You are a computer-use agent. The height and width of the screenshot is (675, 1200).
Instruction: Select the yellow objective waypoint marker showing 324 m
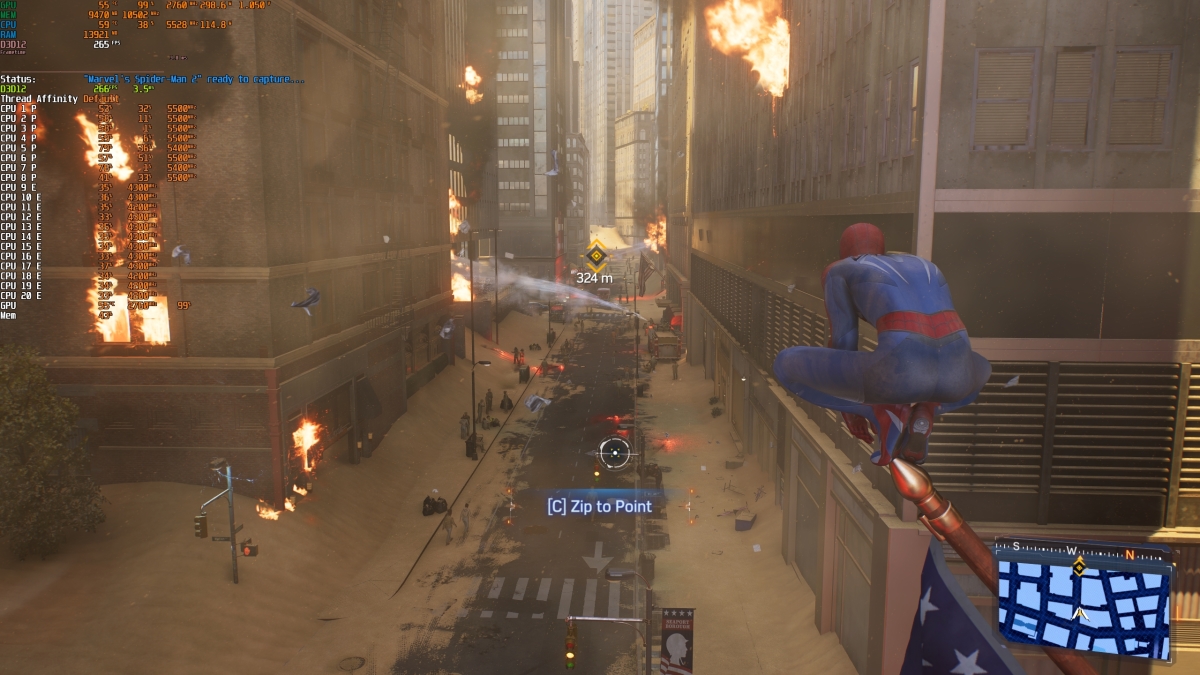point(597,254)
